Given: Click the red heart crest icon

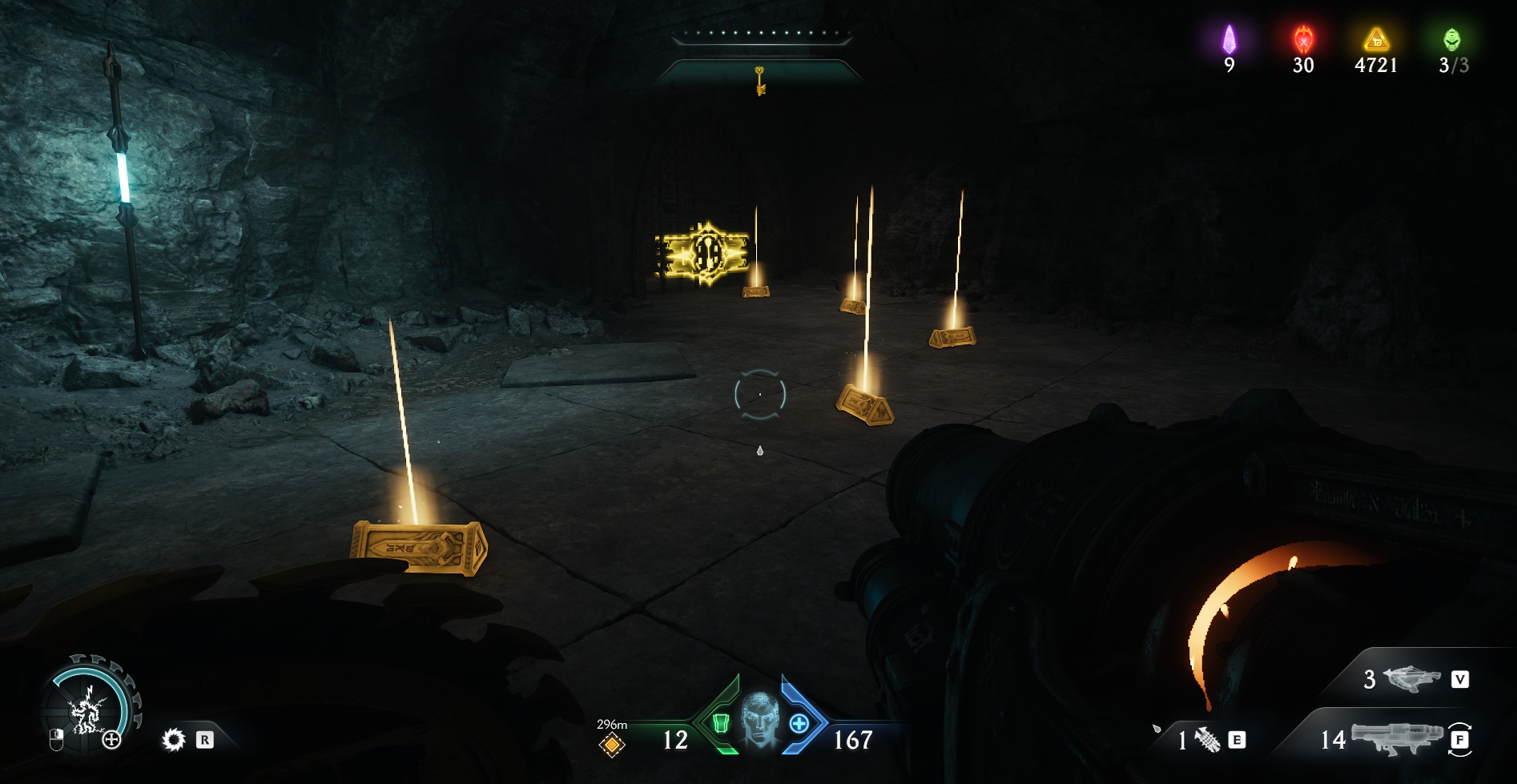Looking at the screenshot, I should pos(1303,38).
